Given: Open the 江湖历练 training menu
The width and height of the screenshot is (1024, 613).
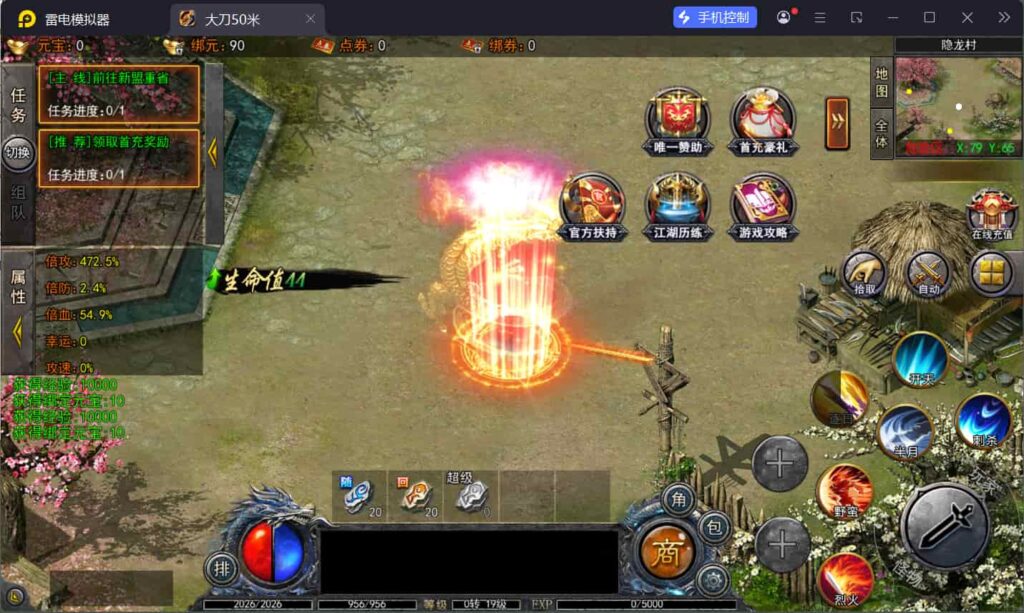Looking at the screenshot, I should [677, 203].
